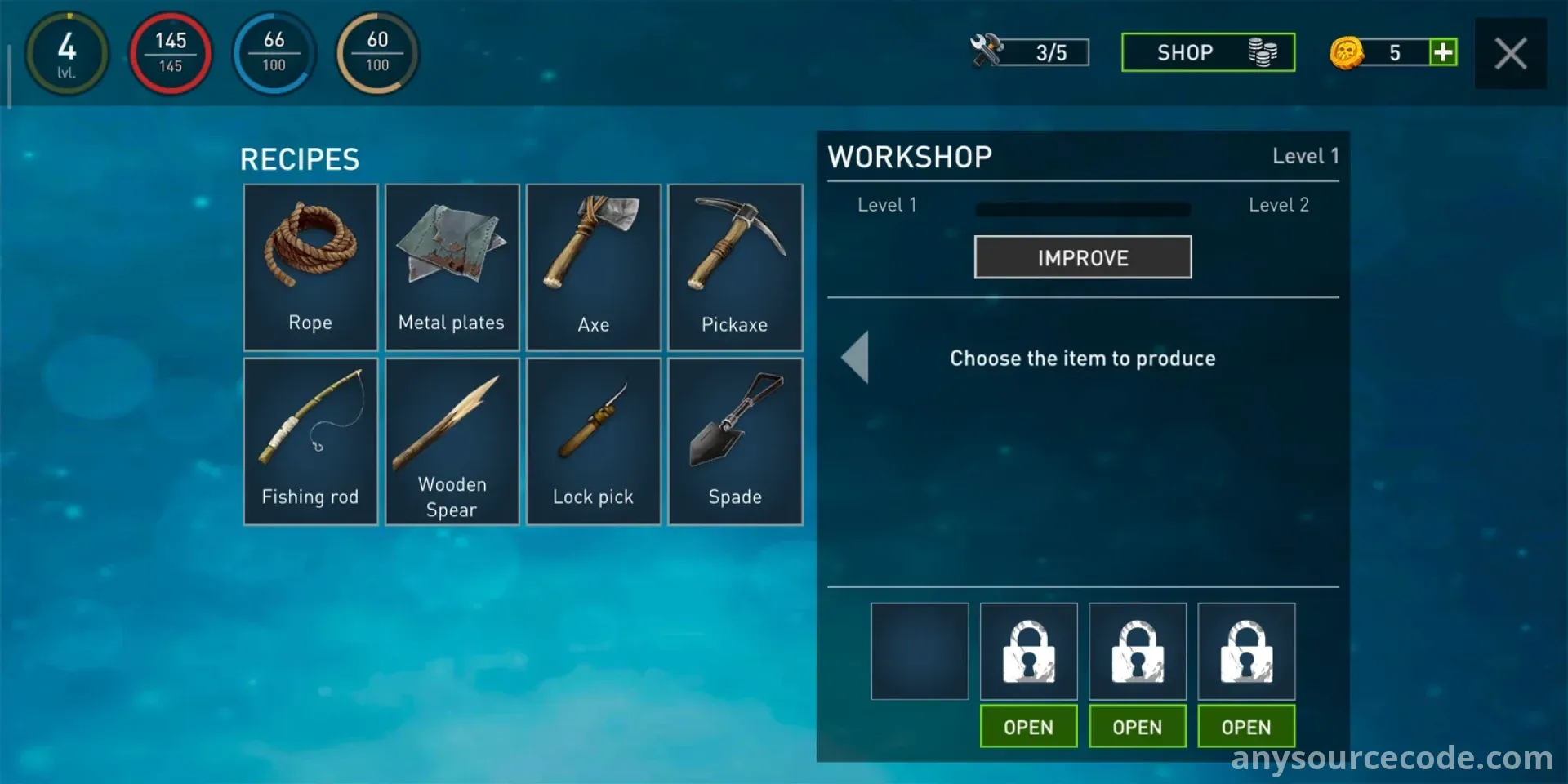Viewport: 1568px width, 784px height.
Task: Add more gold coins with plus button
Action: (1443, 52)
